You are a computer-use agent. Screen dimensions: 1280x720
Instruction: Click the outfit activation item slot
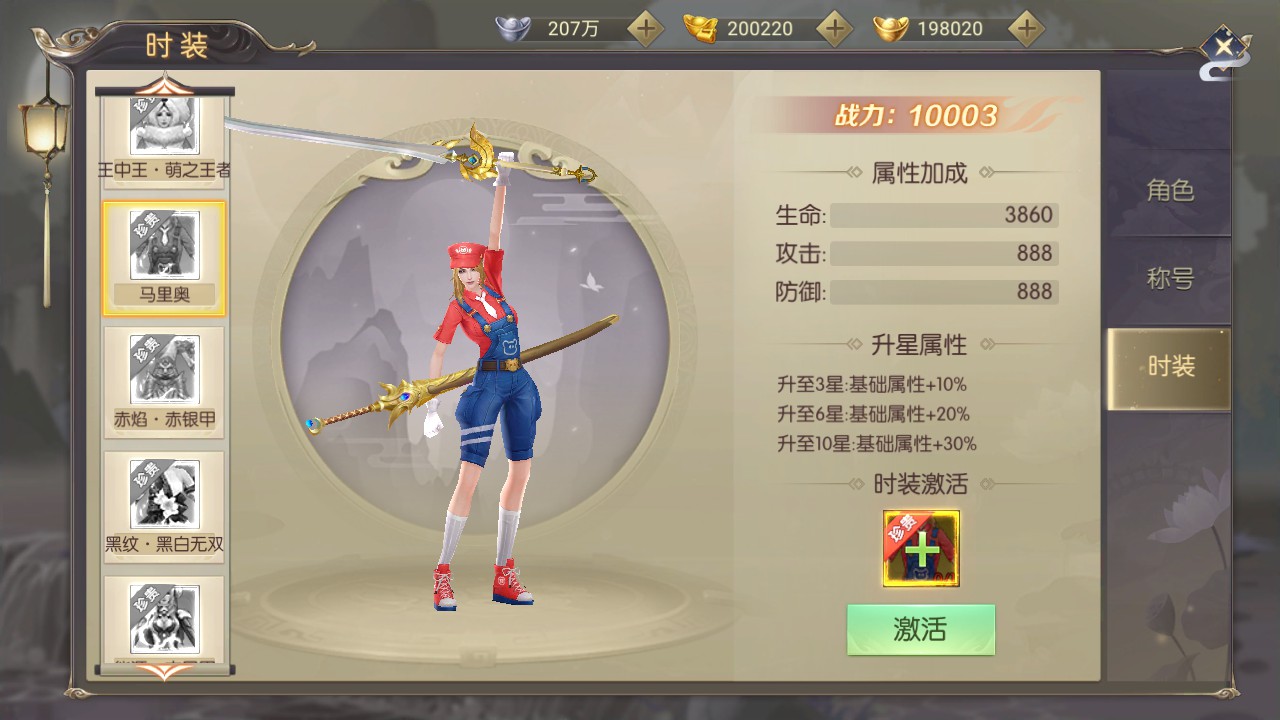click(x=921, y=548)
